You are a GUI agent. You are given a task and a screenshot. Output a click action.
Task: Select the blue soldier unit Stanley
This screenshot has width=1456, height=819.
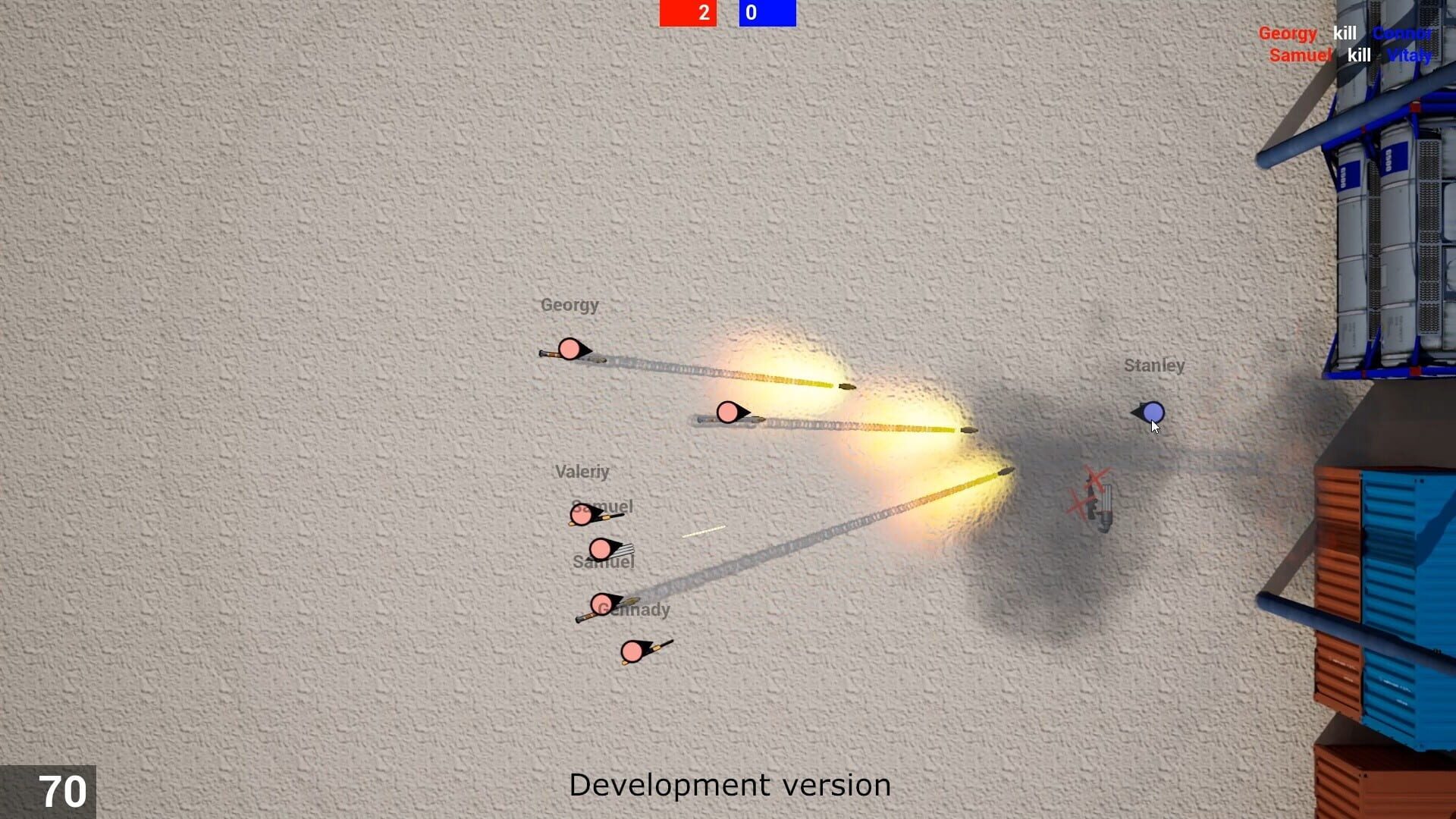coord(1153,410)
